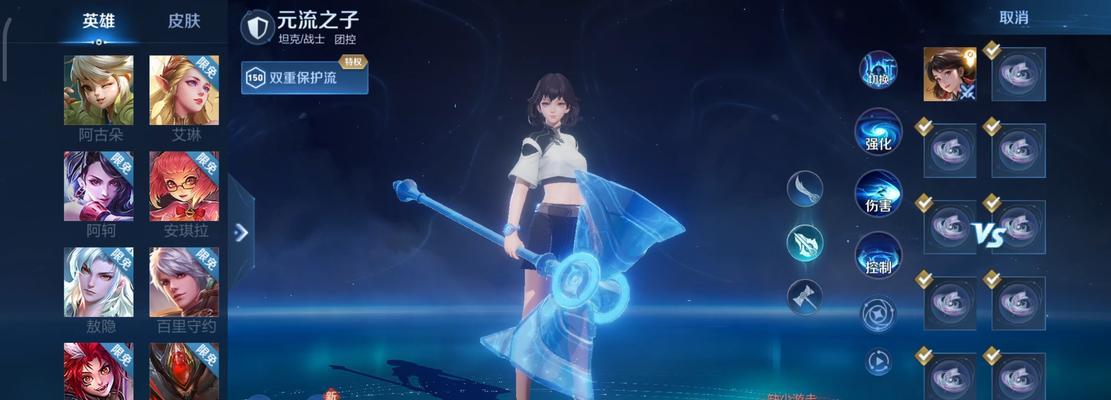Select hero 阿古朵

[x=99, y=90]
